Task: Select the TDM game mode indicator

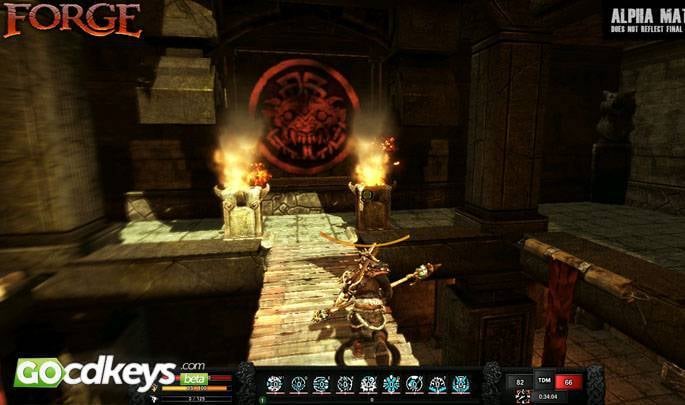Action: pos(546,381)
